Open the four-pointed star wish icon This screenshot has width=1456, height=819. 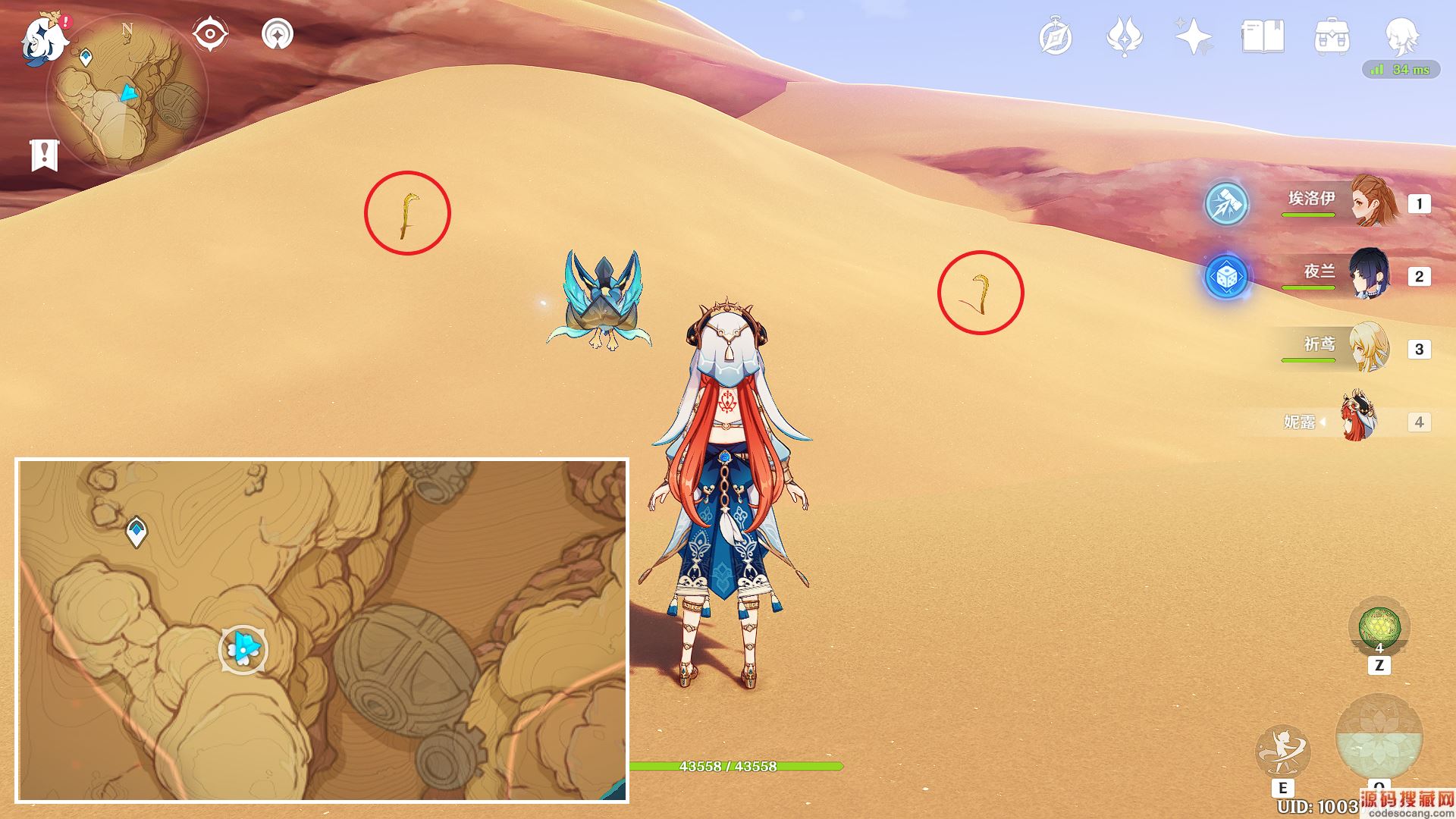(1192, 36)
